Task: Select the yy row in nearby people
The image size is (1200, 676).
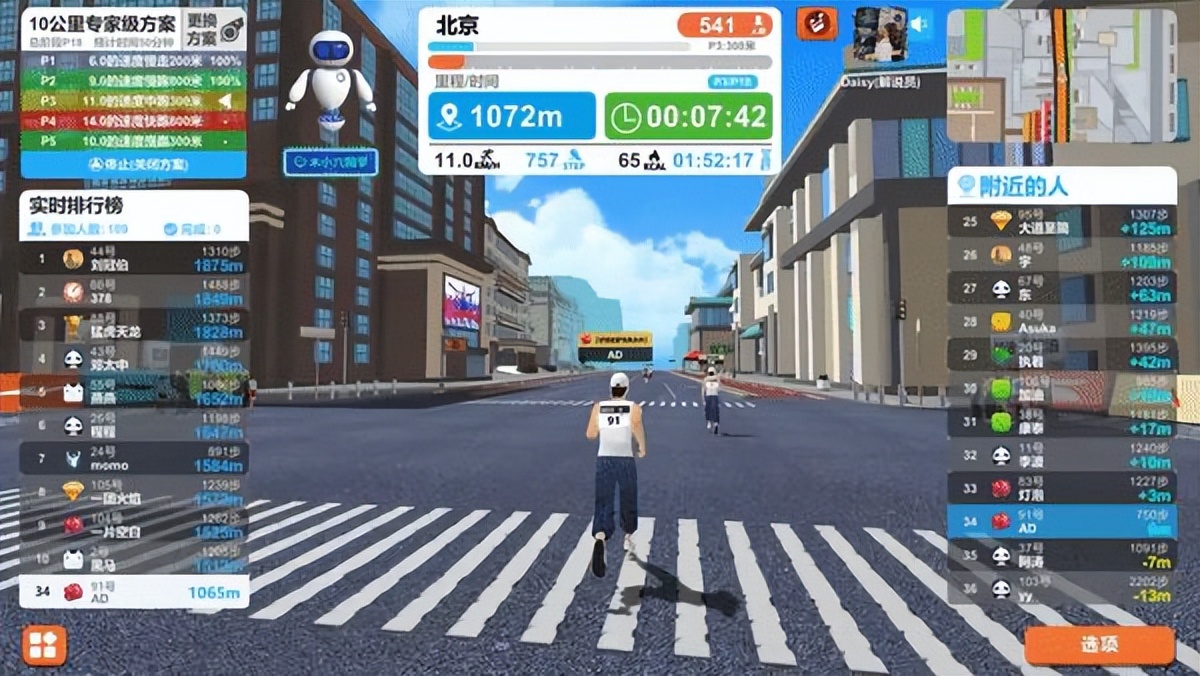Action: pyautogui.click(x=1062, y=588)
